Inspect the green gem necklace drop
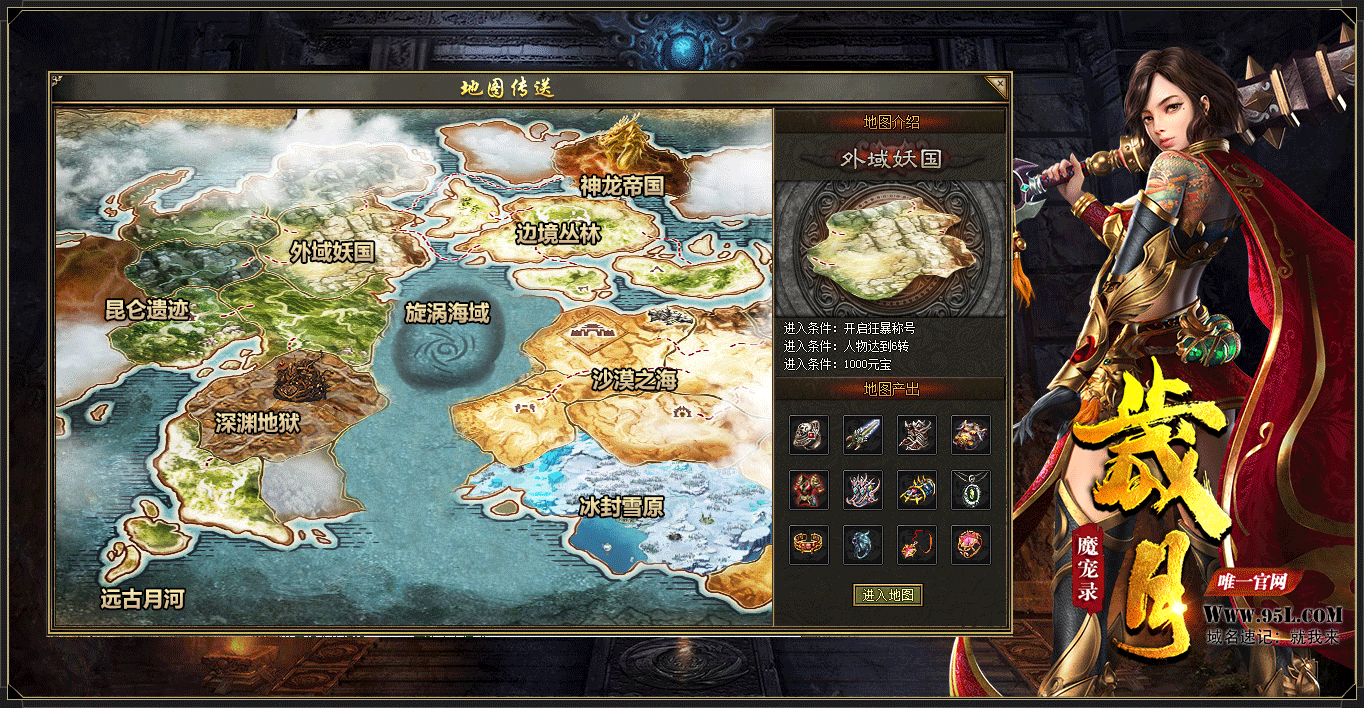Image resolution: width=1364 pixels, height=708 pixels. 971,490
